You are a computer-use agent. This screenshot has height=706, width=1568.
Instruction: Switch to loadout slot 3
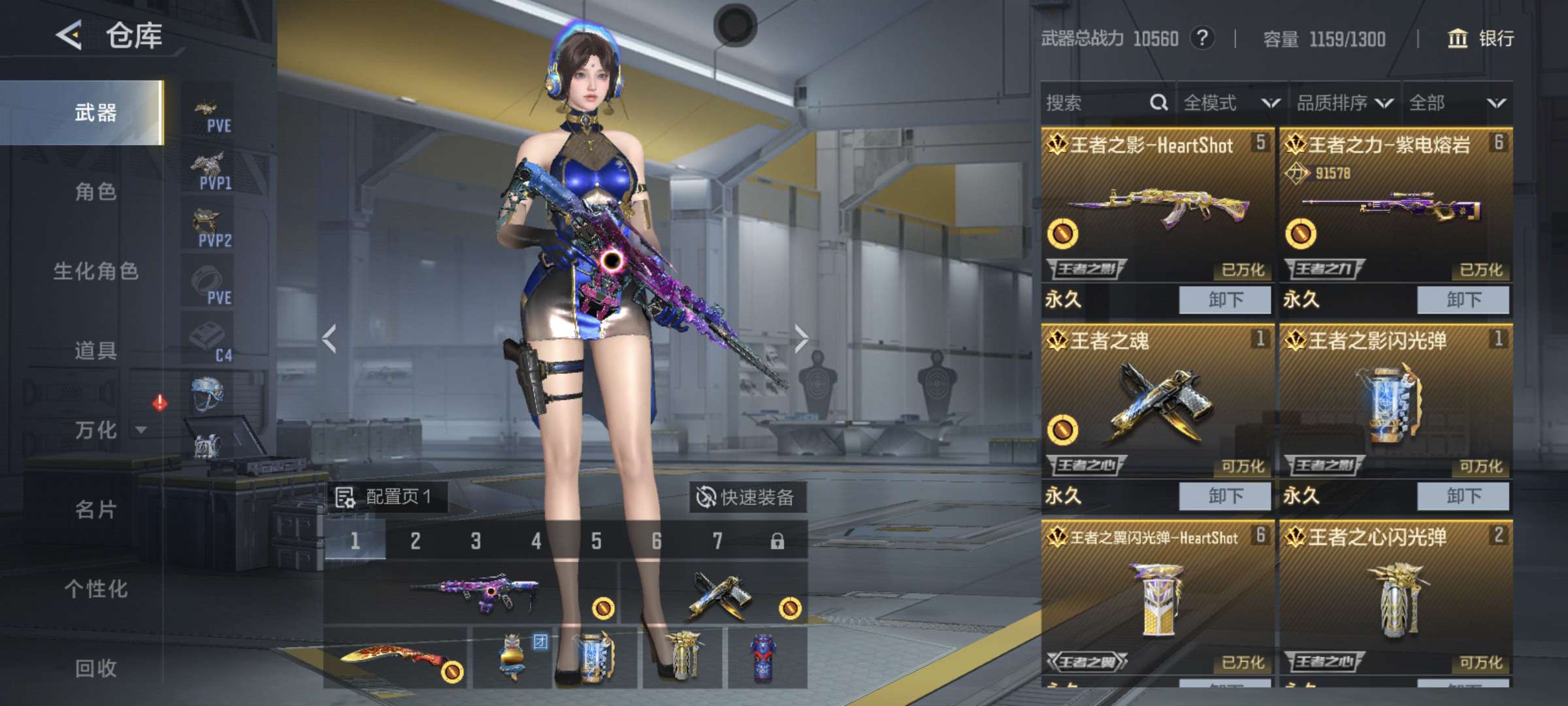(476, 541)
